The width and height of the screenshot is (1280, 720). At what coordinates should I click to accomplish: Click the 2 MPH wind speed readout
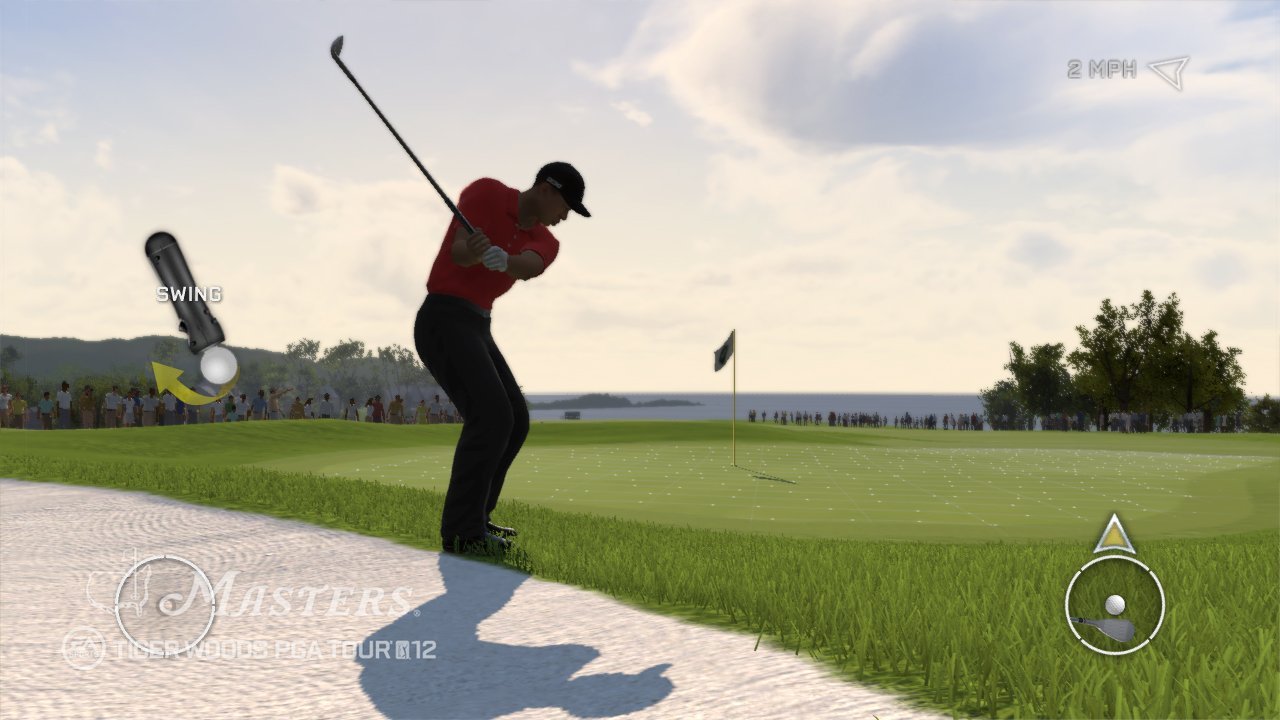1100,68
